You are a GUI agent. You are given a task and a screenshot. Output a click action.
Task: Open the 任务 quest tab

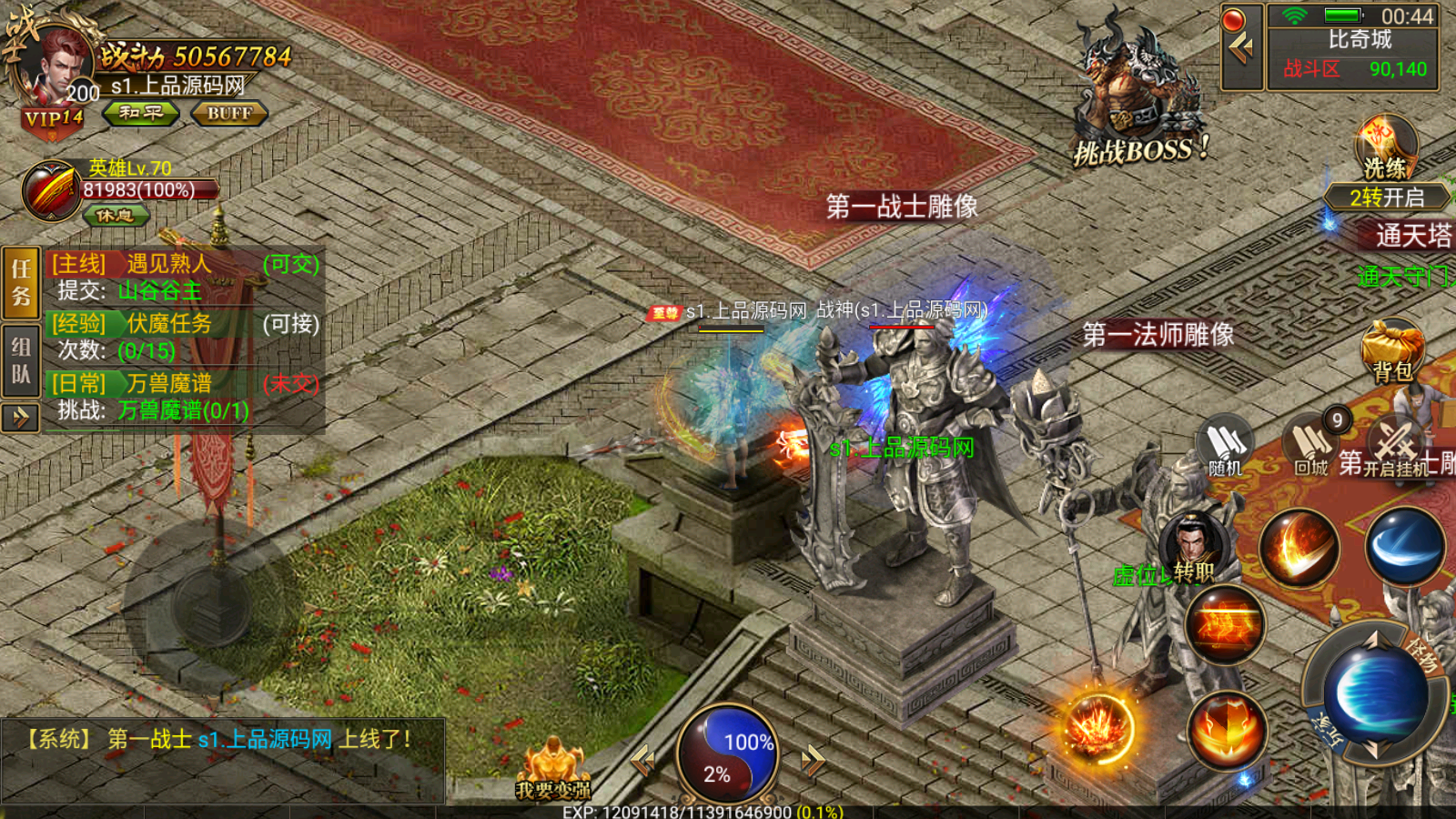[x=21, y=282]
